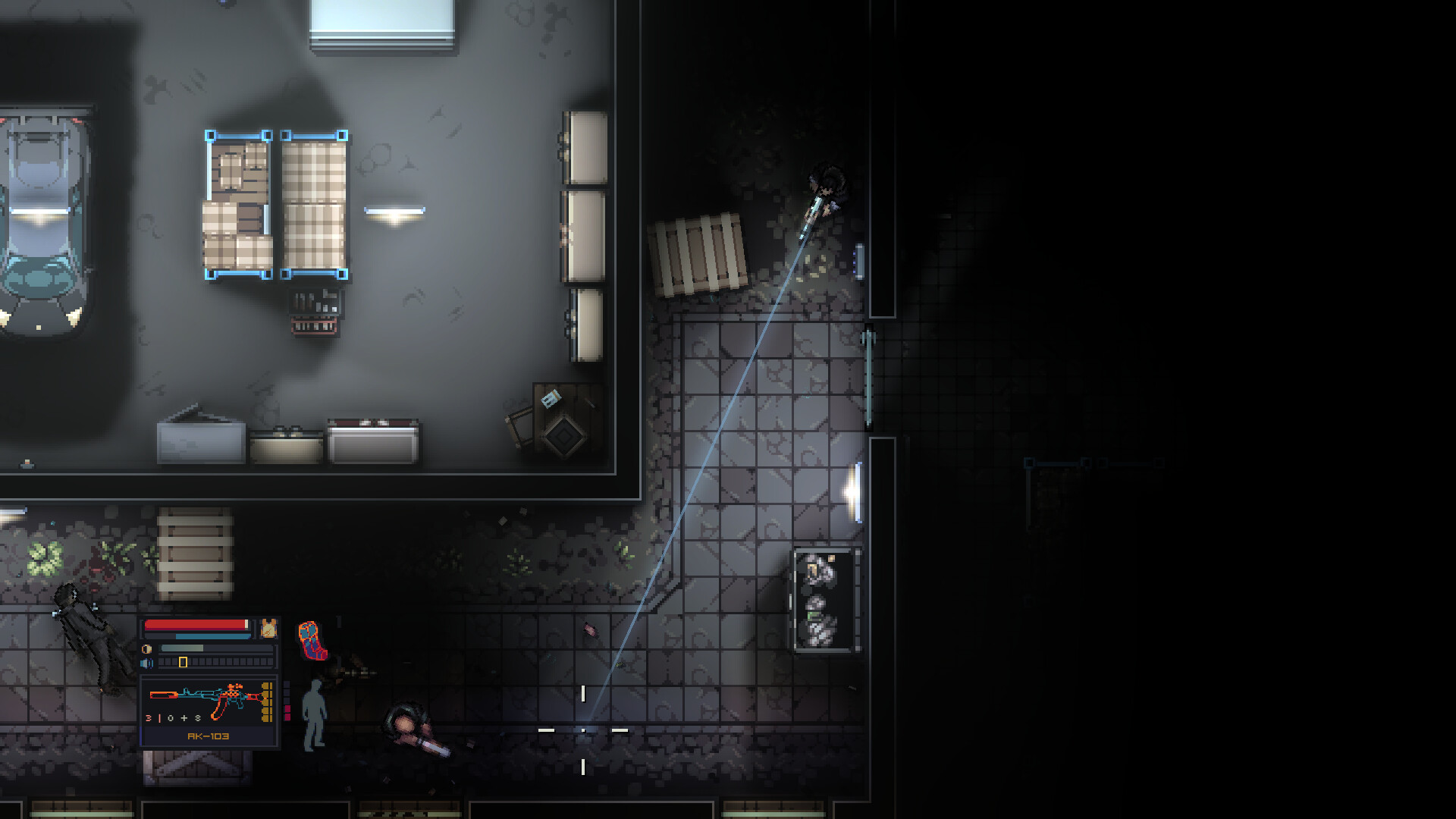Click the noise meter speaker icon
Screen dimensions: 1456x819
coord(146,664)
